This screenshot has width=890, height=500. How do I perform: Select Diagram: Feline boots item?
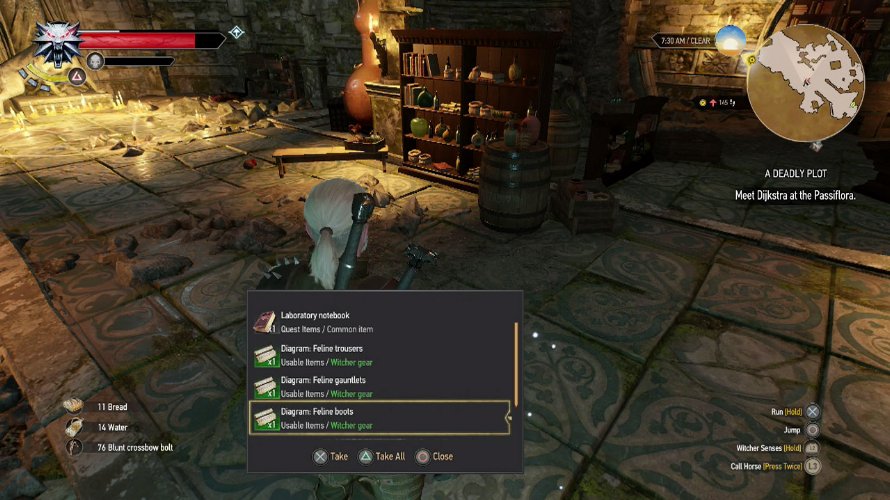380,418
